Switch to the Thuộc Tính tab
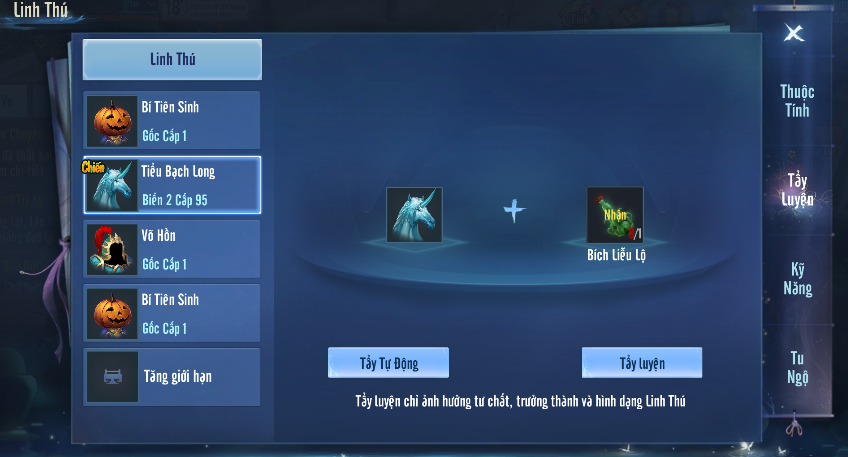 pyautogui.click(x=797, y=101)
